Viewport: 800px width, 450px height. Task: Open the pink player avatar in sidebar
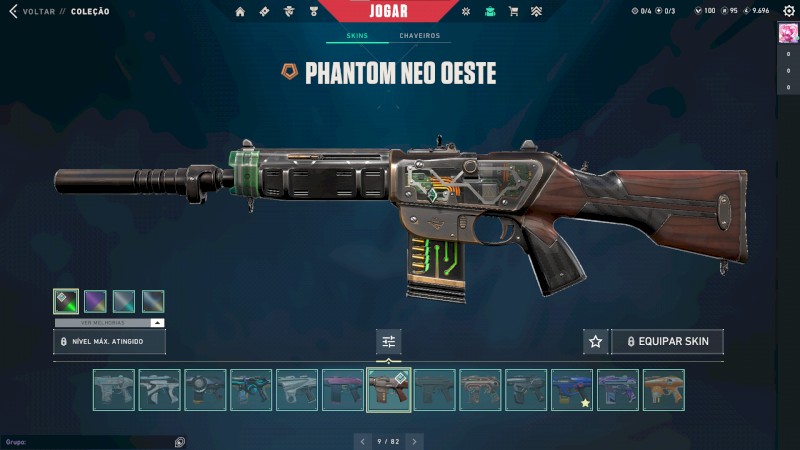pos(787,33)
